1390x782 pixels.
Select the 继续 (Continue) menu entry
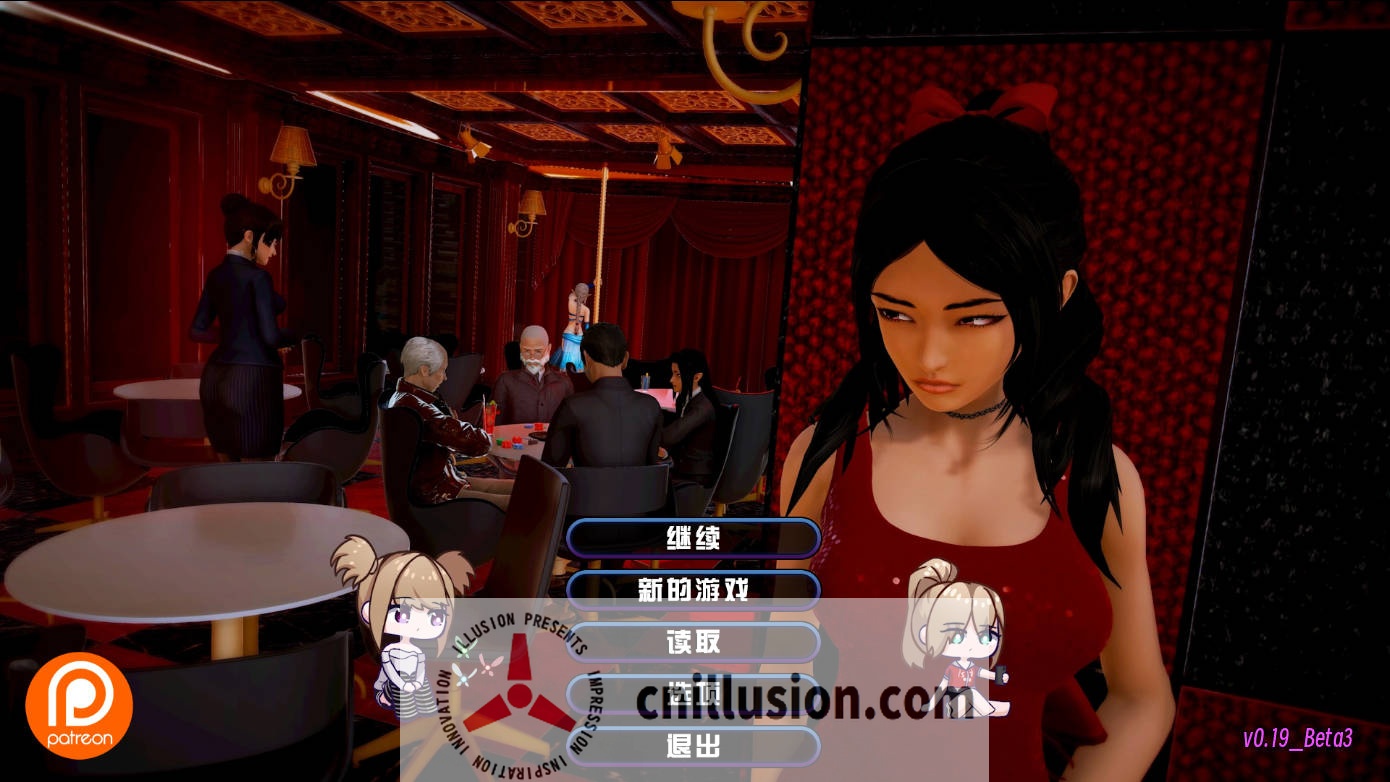point(694,539)
